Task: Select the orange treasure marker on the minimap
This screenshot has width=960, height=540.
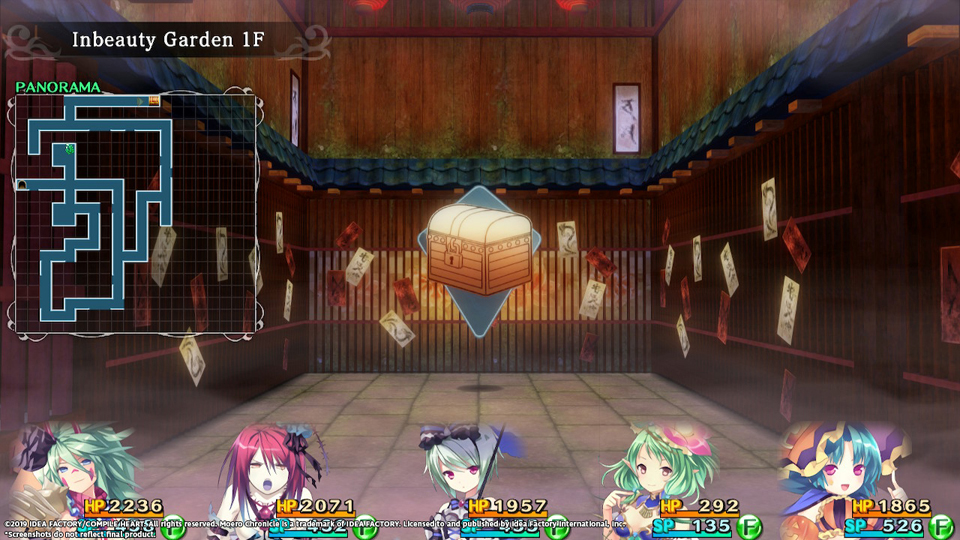Action: (x=154, y=100)
